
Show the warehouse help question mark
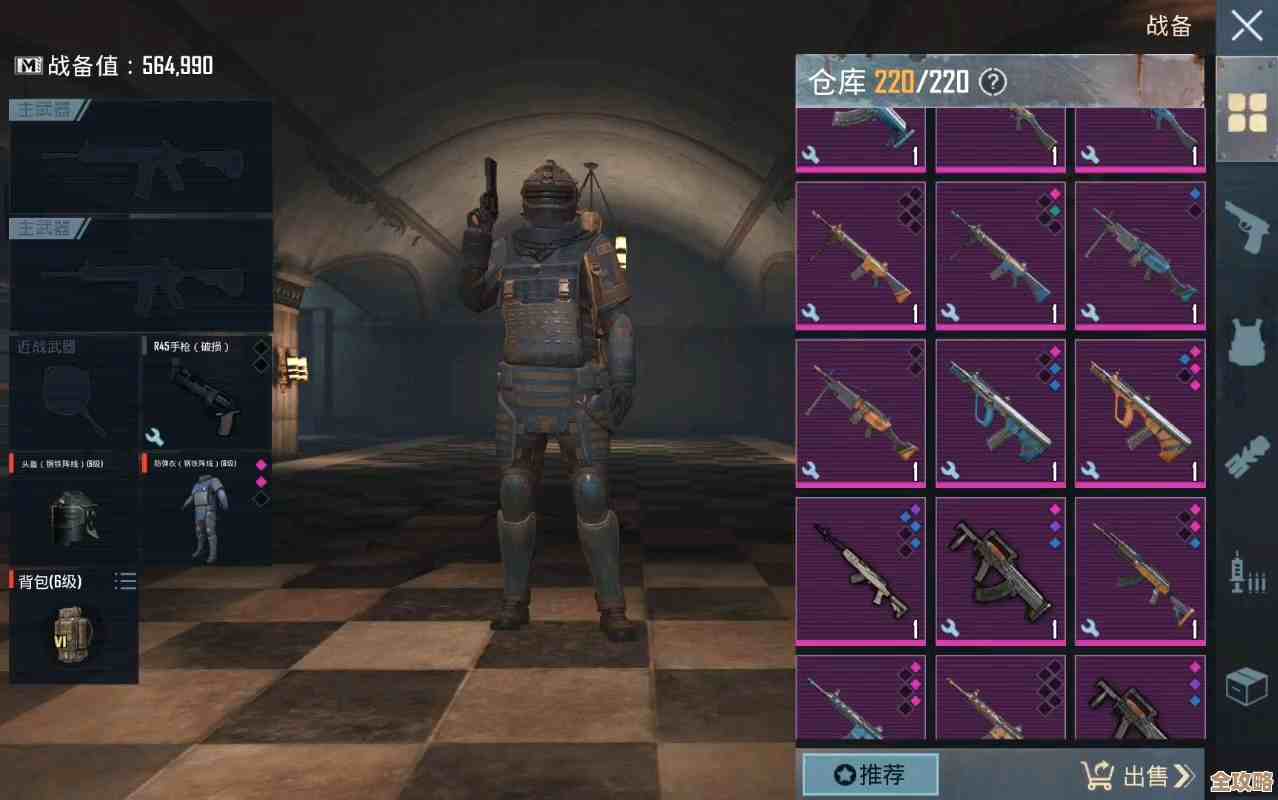pyautogui.click(x=992, y=82)
